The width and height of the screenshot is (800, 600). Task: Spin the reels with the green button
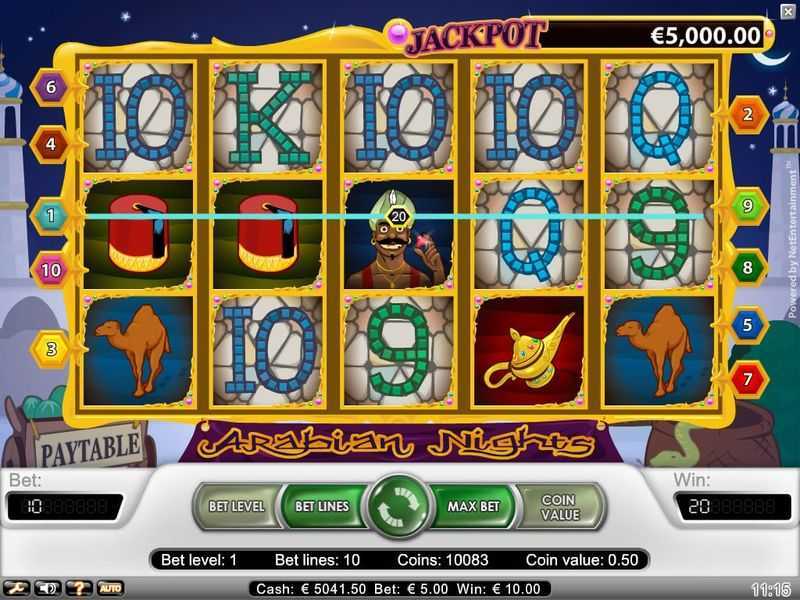(399, 506)
